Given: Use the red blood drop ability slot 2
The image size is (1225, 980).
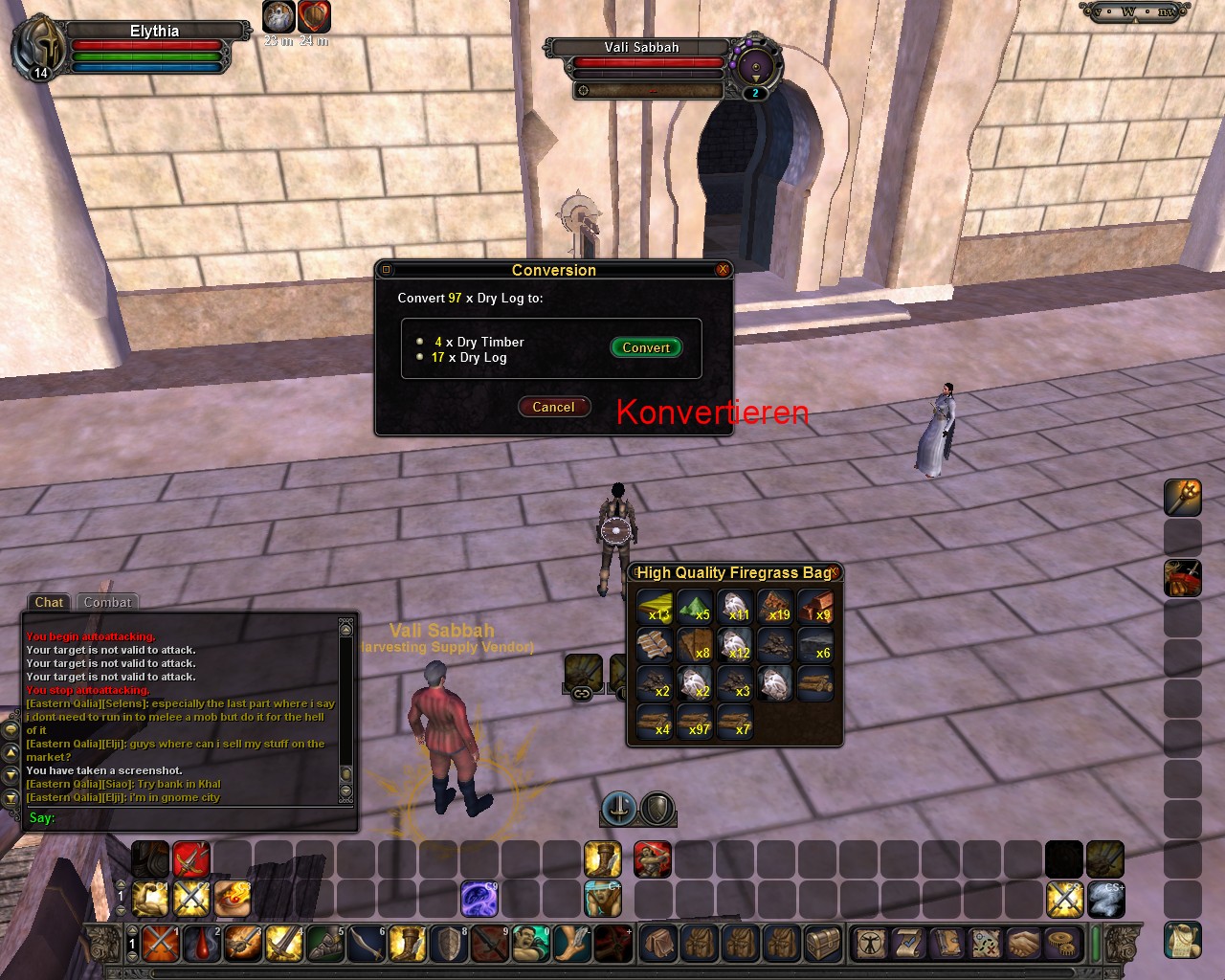Looking at the screenshot, I should click(x=202, y=943).
